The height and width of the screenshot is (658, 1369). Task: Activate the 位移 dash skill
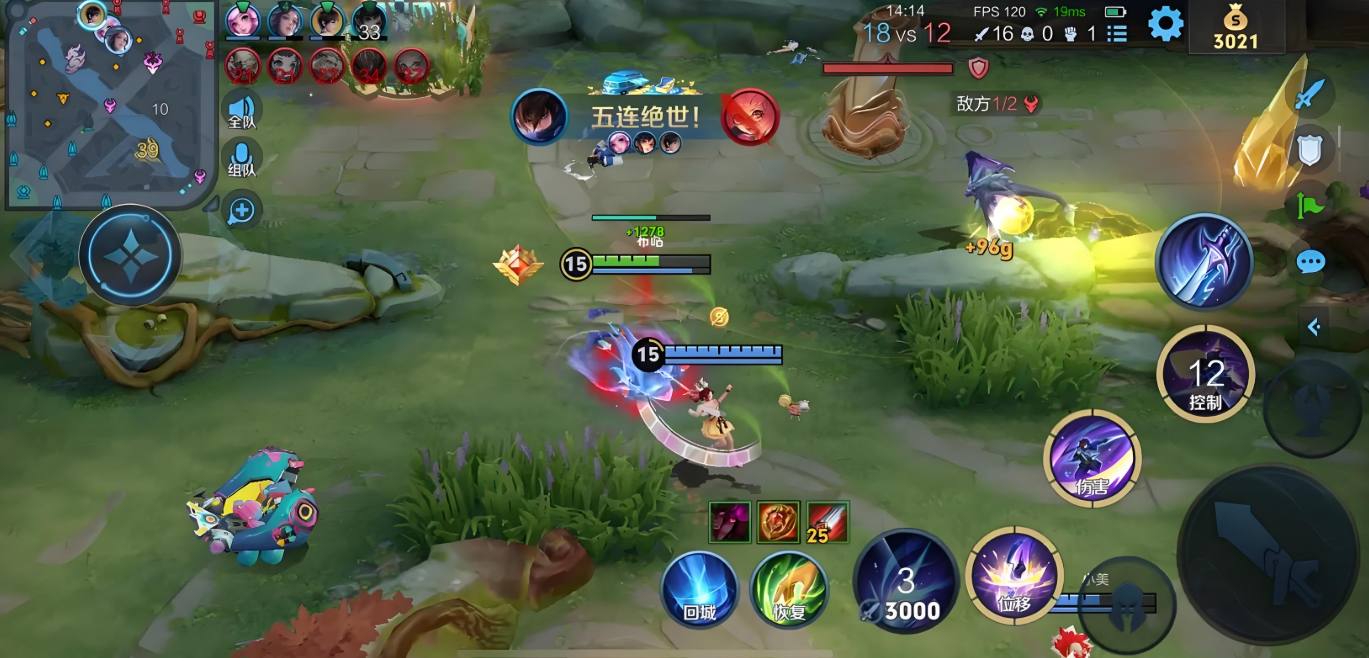coord(1014,576)
